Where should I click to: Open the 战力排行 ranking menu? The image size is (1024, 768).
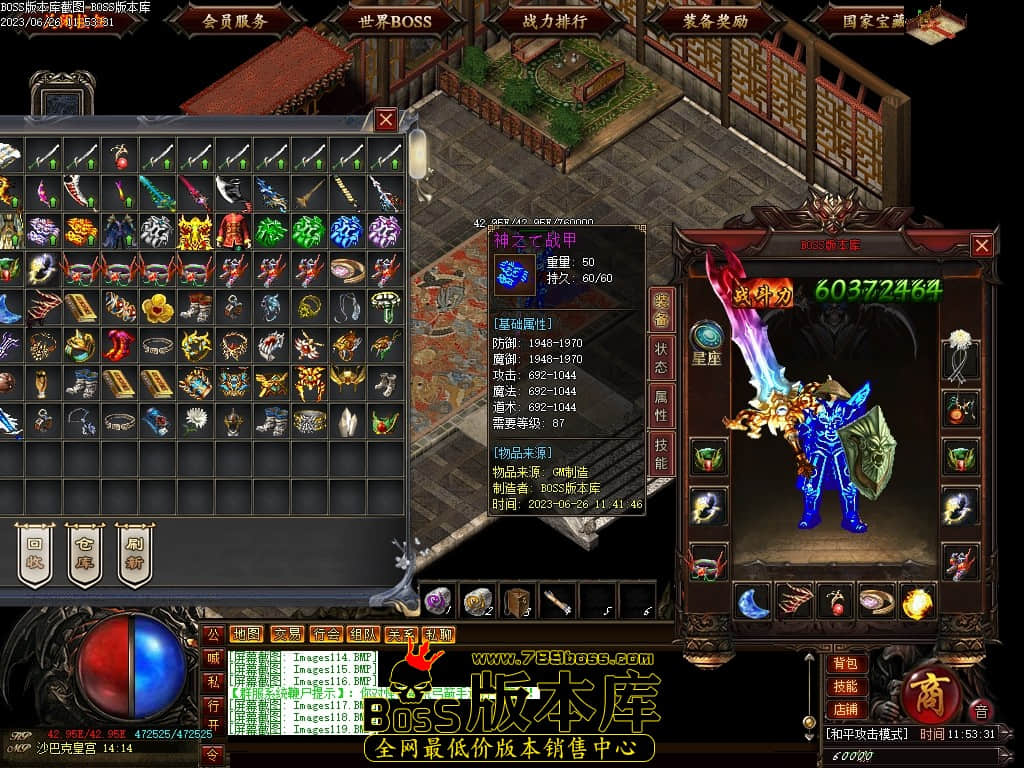click(555, 20)
